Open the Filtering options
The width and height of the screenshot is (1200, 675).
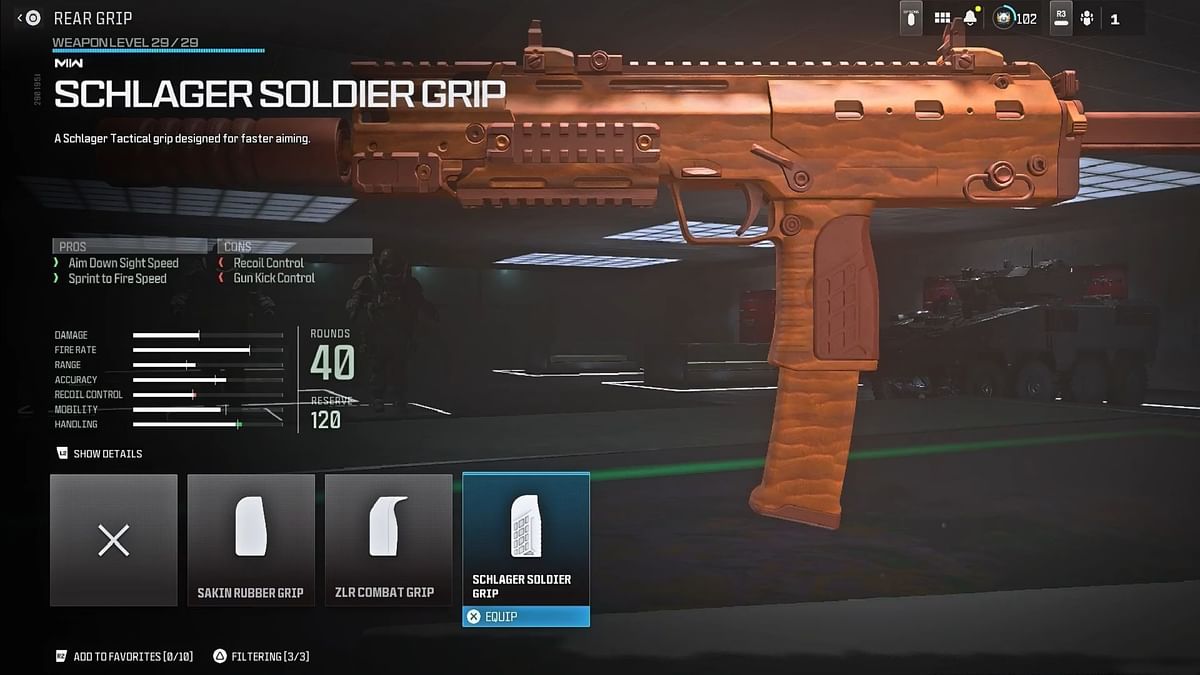(x=253, y=656)
